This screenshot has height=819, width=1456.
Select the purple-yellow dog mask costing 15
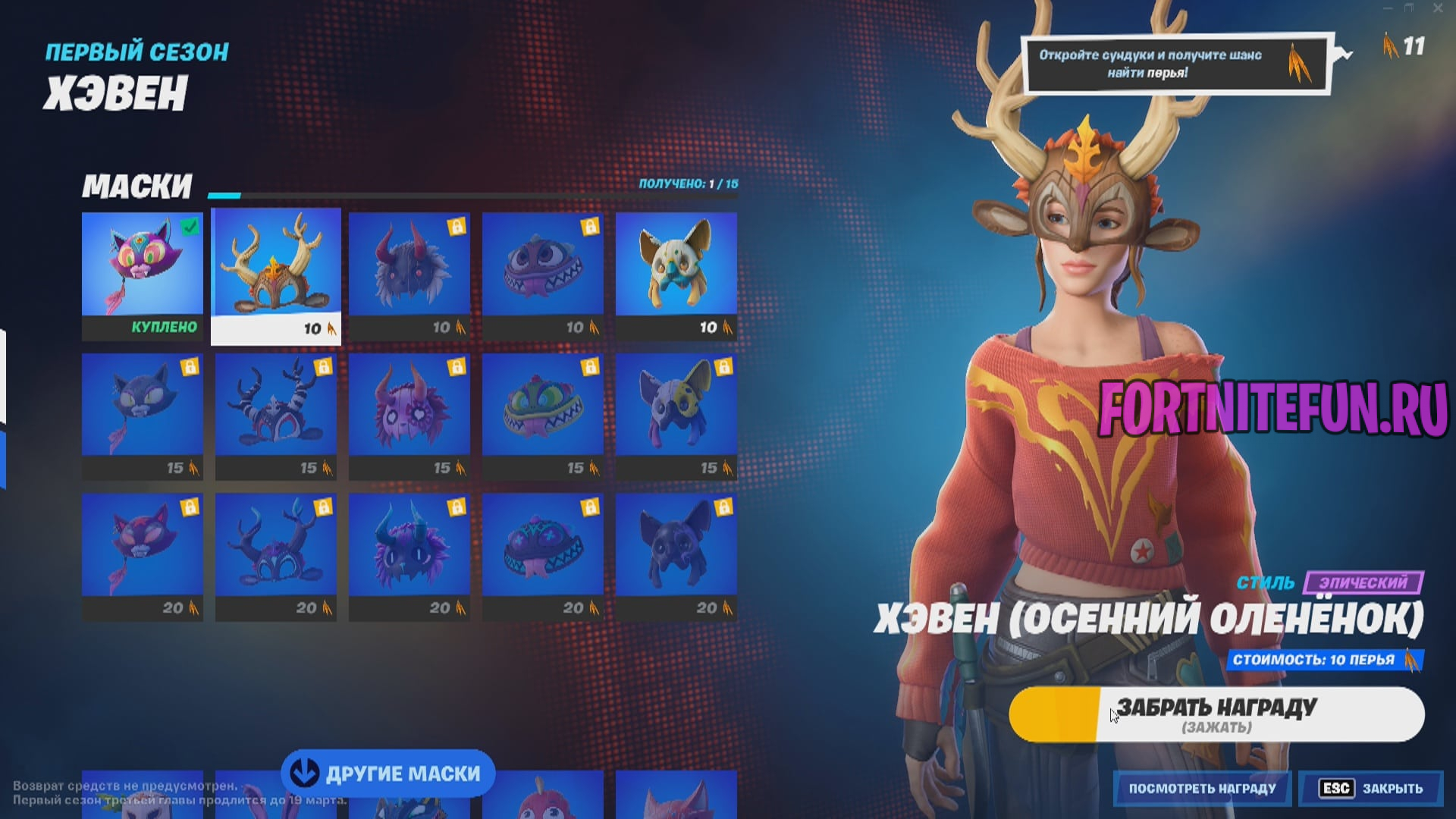coord(676,406)
